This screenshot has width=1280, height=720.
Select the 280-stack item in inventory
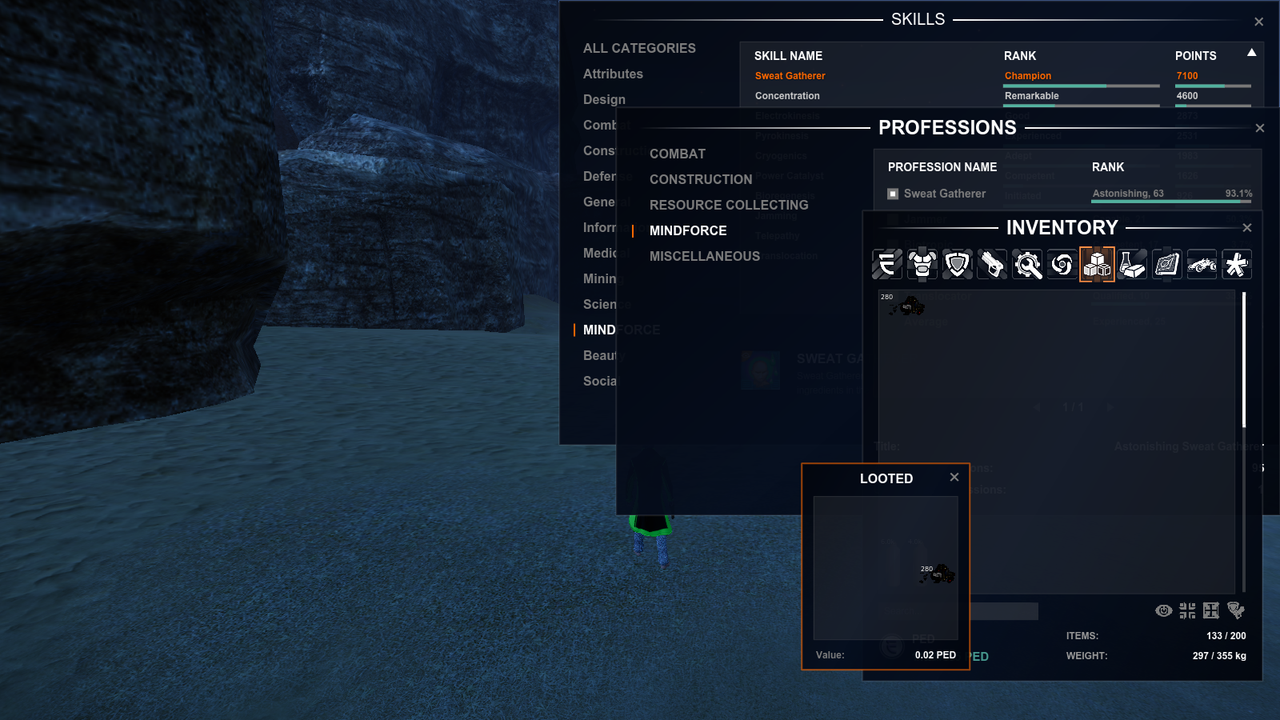click(x=906, y=307)
